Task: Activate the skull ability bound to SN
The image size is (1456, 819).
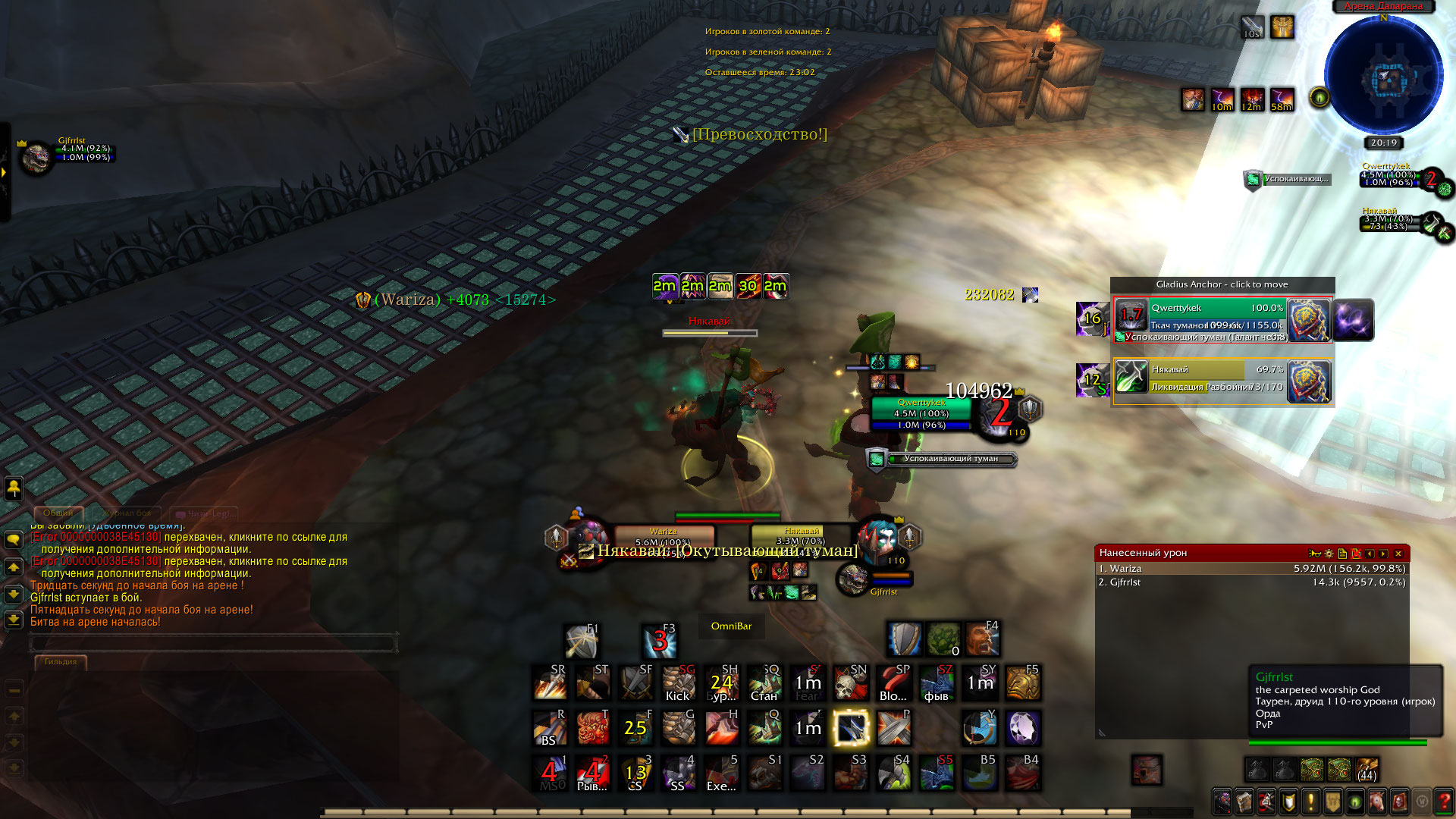Action: (850, 683)
